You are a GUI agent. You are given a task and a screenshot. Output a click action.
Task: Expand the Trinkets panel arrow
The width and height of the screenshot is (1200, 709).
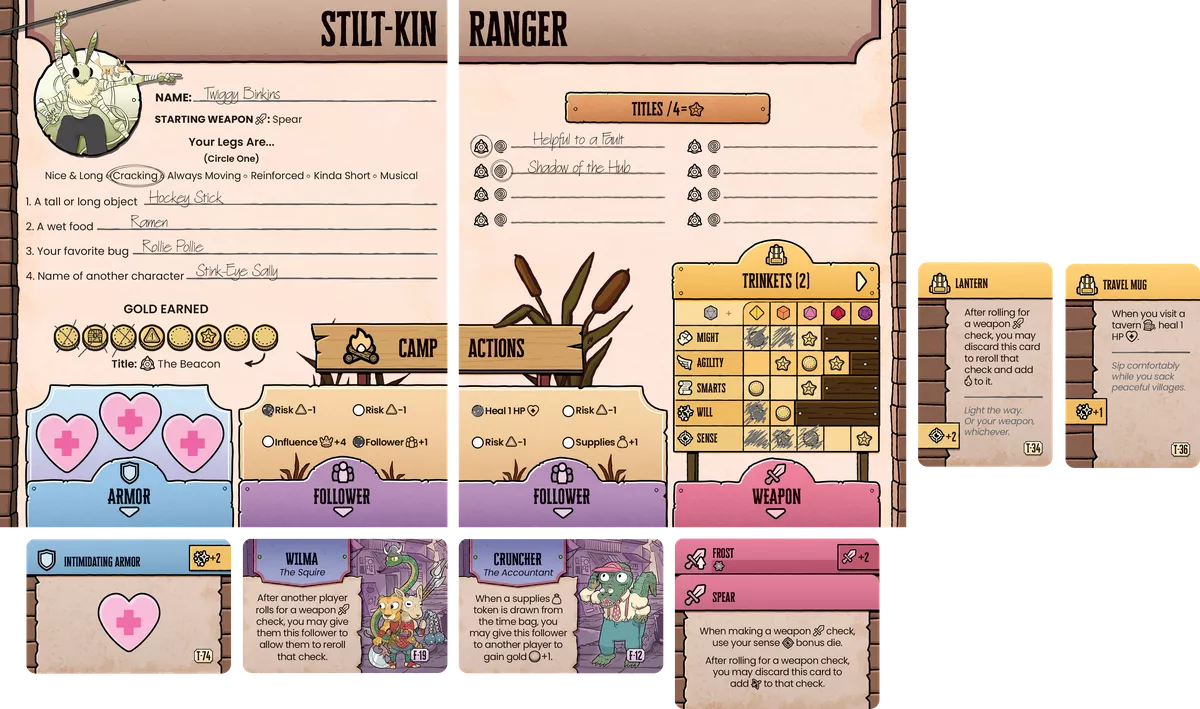pos(860,281)
